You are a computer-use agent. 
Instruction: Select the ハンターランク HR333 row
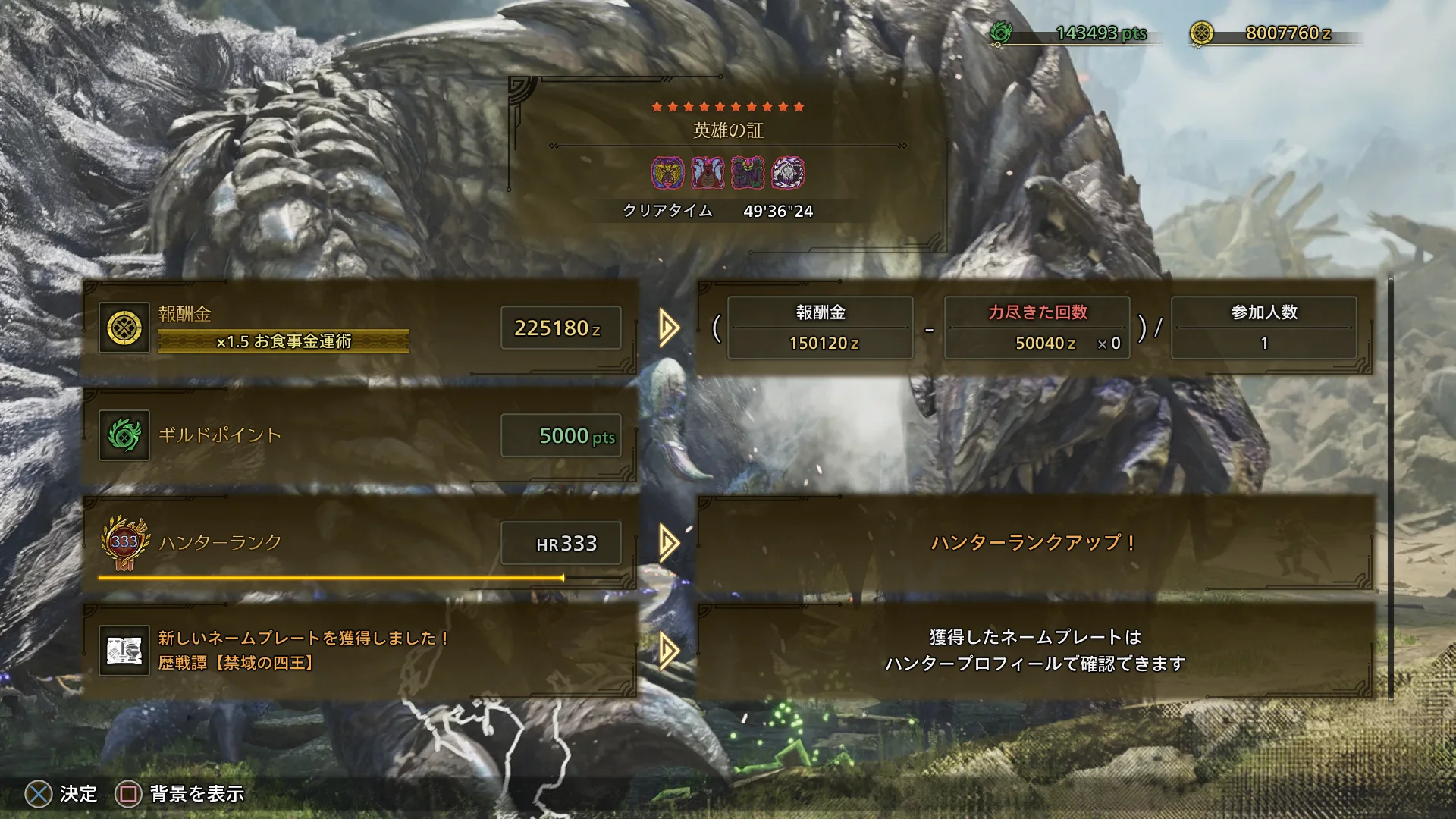click(360, 543)
